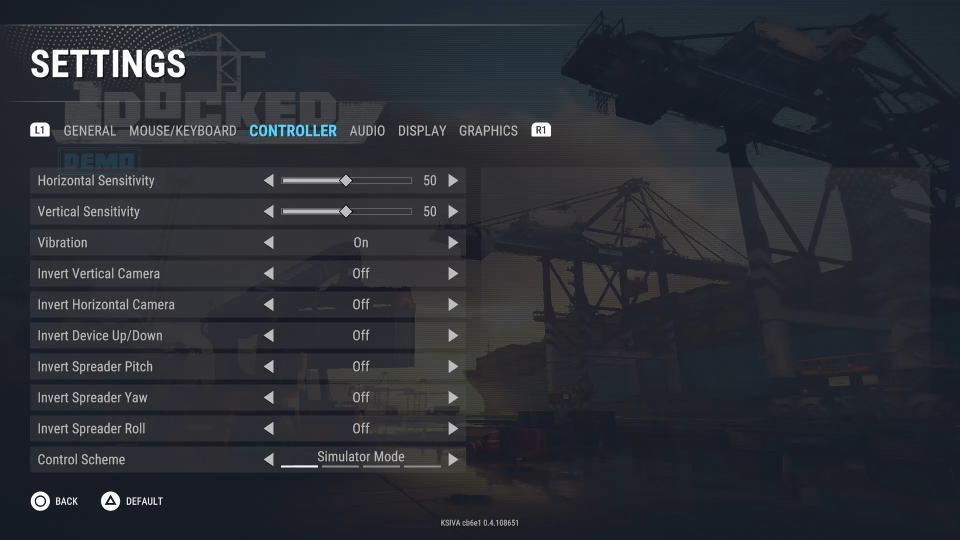Select the Control Scheme row

click(140, 460)
